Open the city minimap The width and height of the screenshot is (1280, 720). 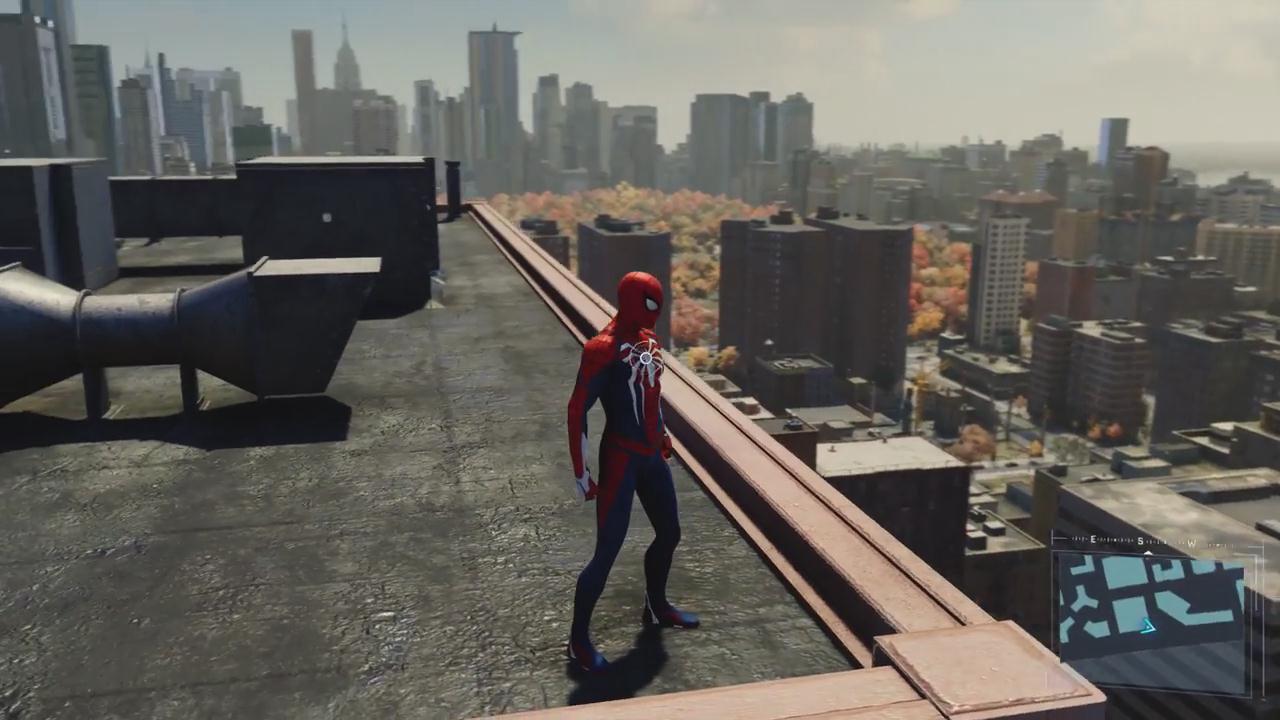click(1150, 609)
